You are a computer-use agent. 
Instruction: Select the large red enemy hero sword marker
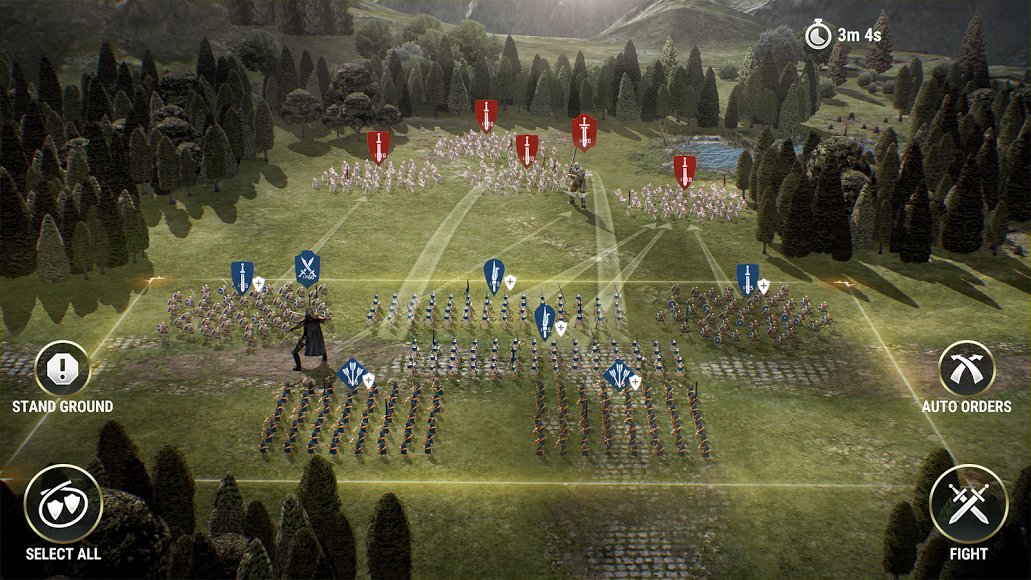584,131
